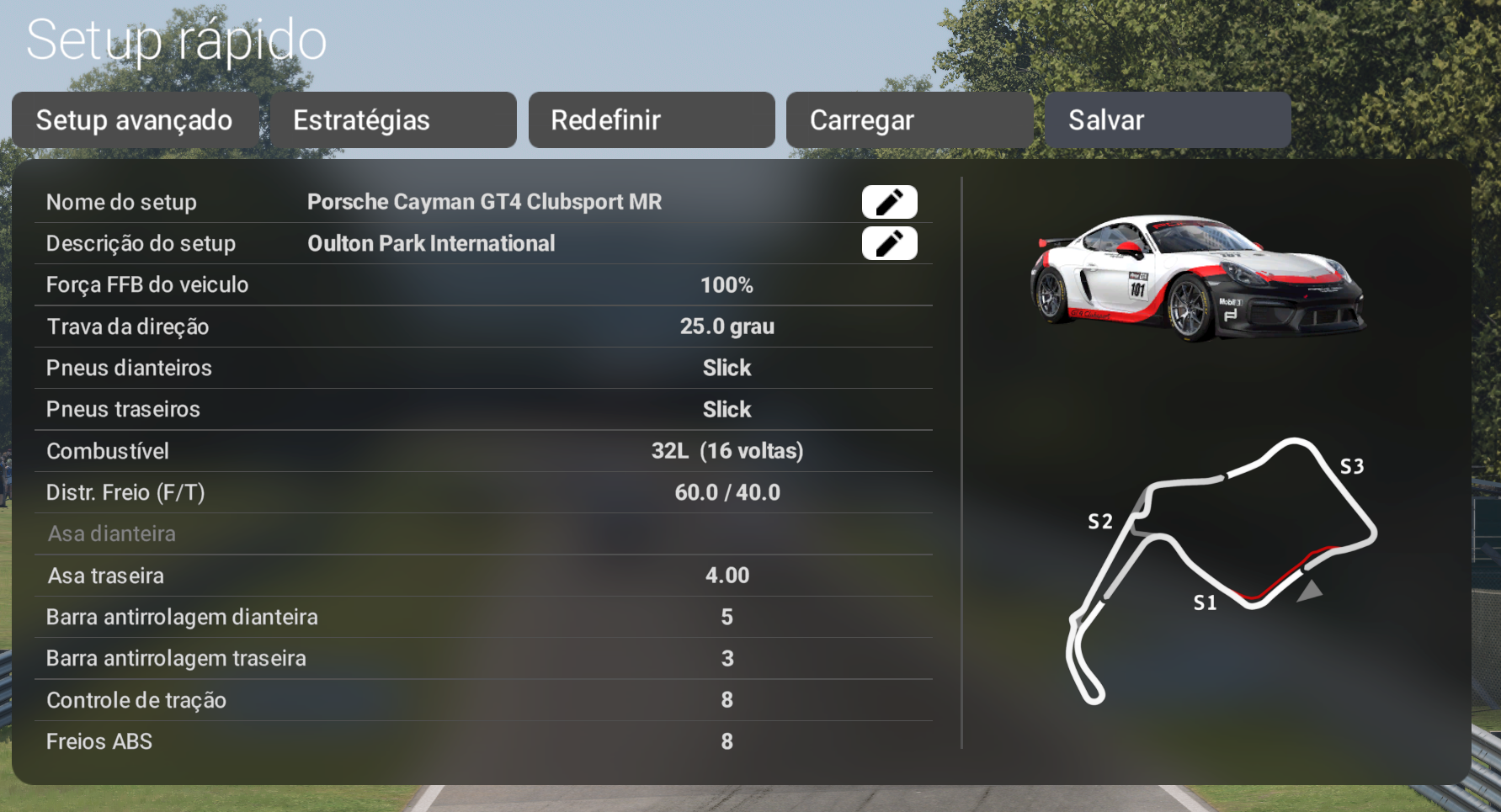Screen dimensions: 1501x812
Task: Select the Trava da direção setting
Action: [x=483, y=326]
